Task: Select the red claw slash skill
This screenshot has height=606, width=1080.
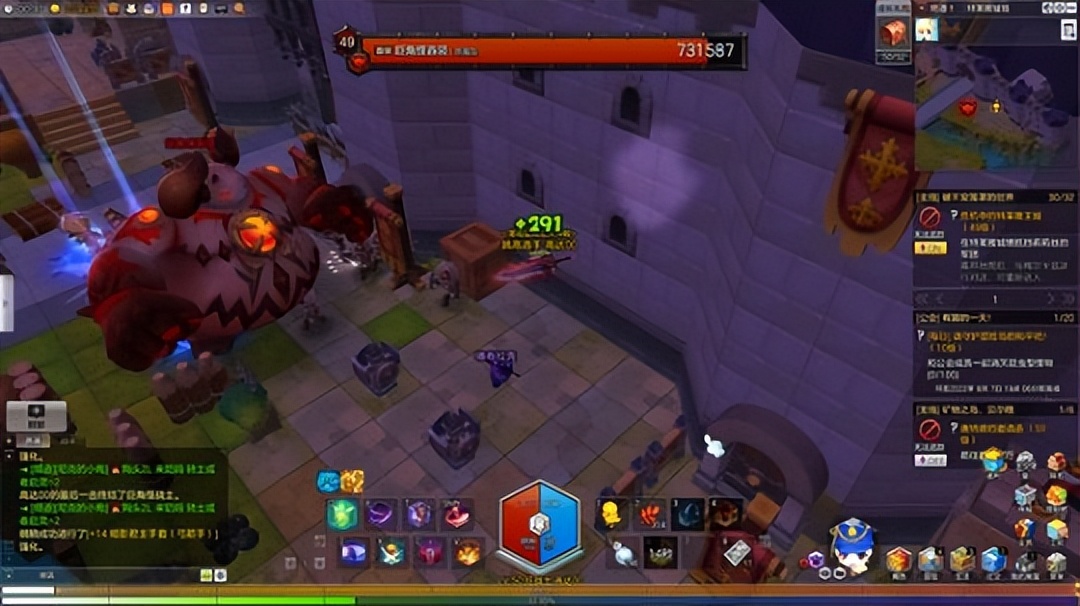Action: tap(649, 514)
